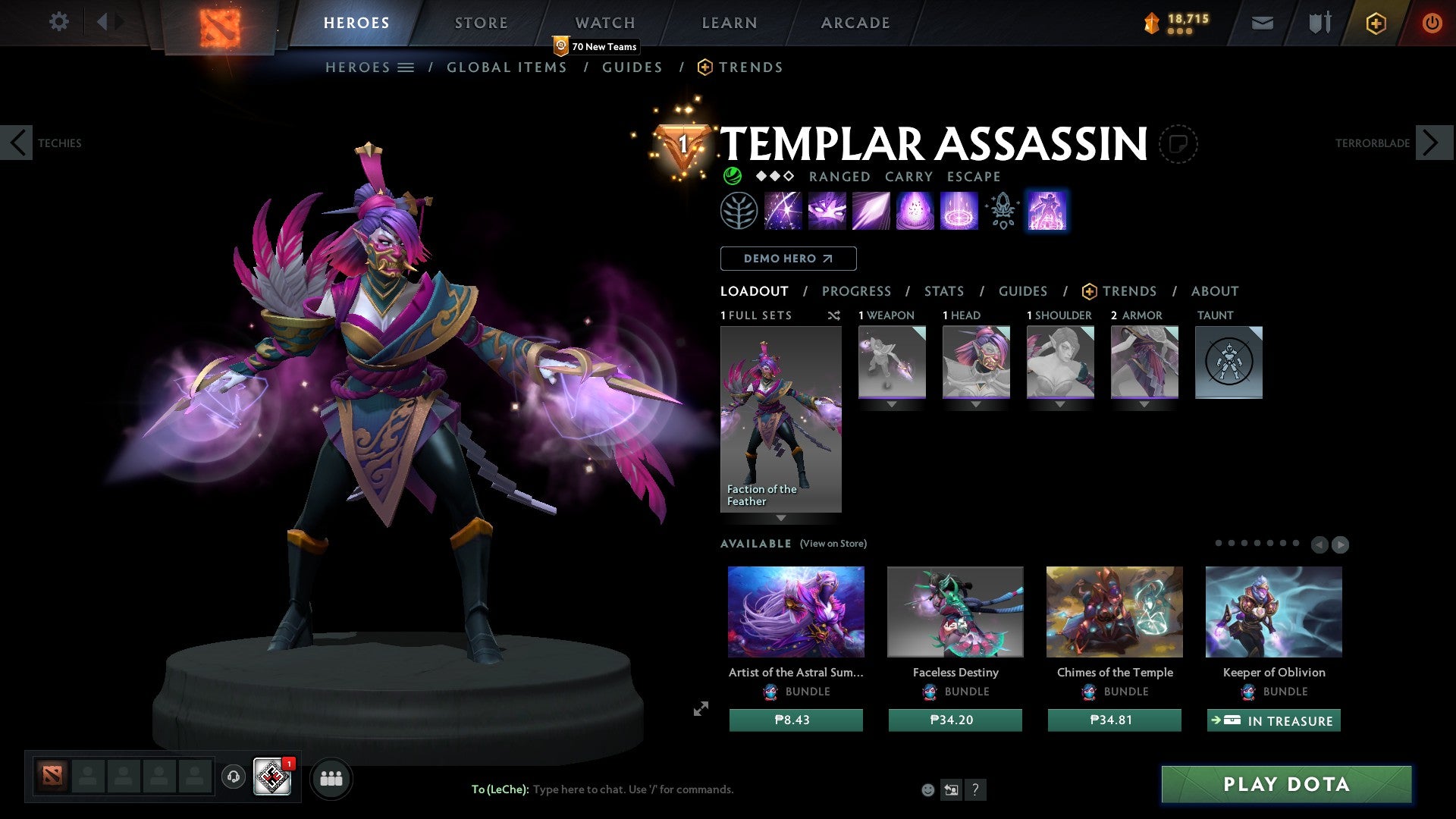This screenshot has width=1456, height=819.
Task: Toggle the shuffle loadout icon
Action: coord(834,315)
